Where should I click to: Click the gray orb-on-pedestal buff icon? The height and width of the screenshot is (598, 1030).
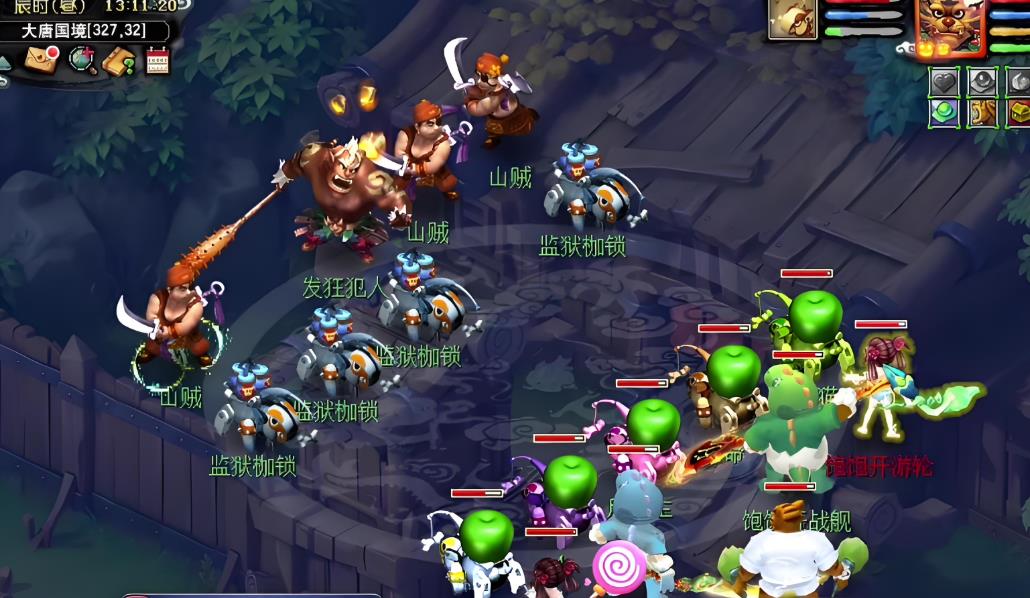(x=982, y=81)
